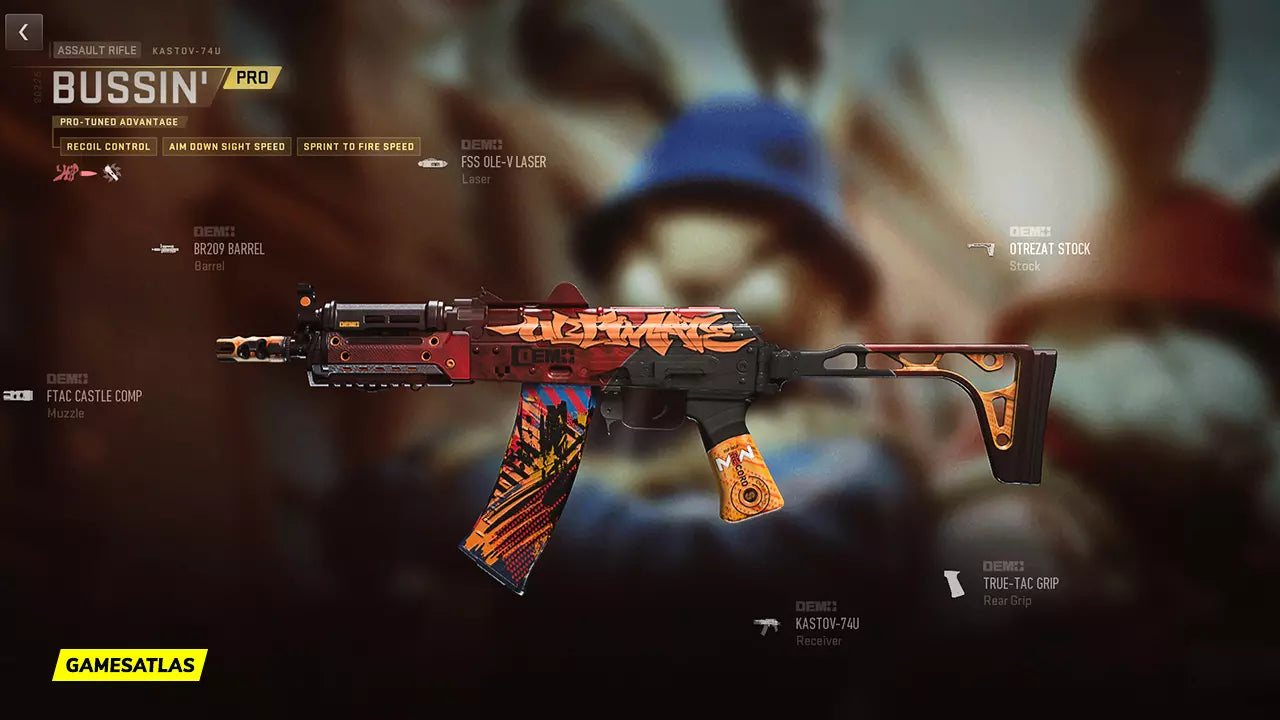Click the GamesAtlas watermark logo
The image size is (1280, 720).
pos(130,665)
